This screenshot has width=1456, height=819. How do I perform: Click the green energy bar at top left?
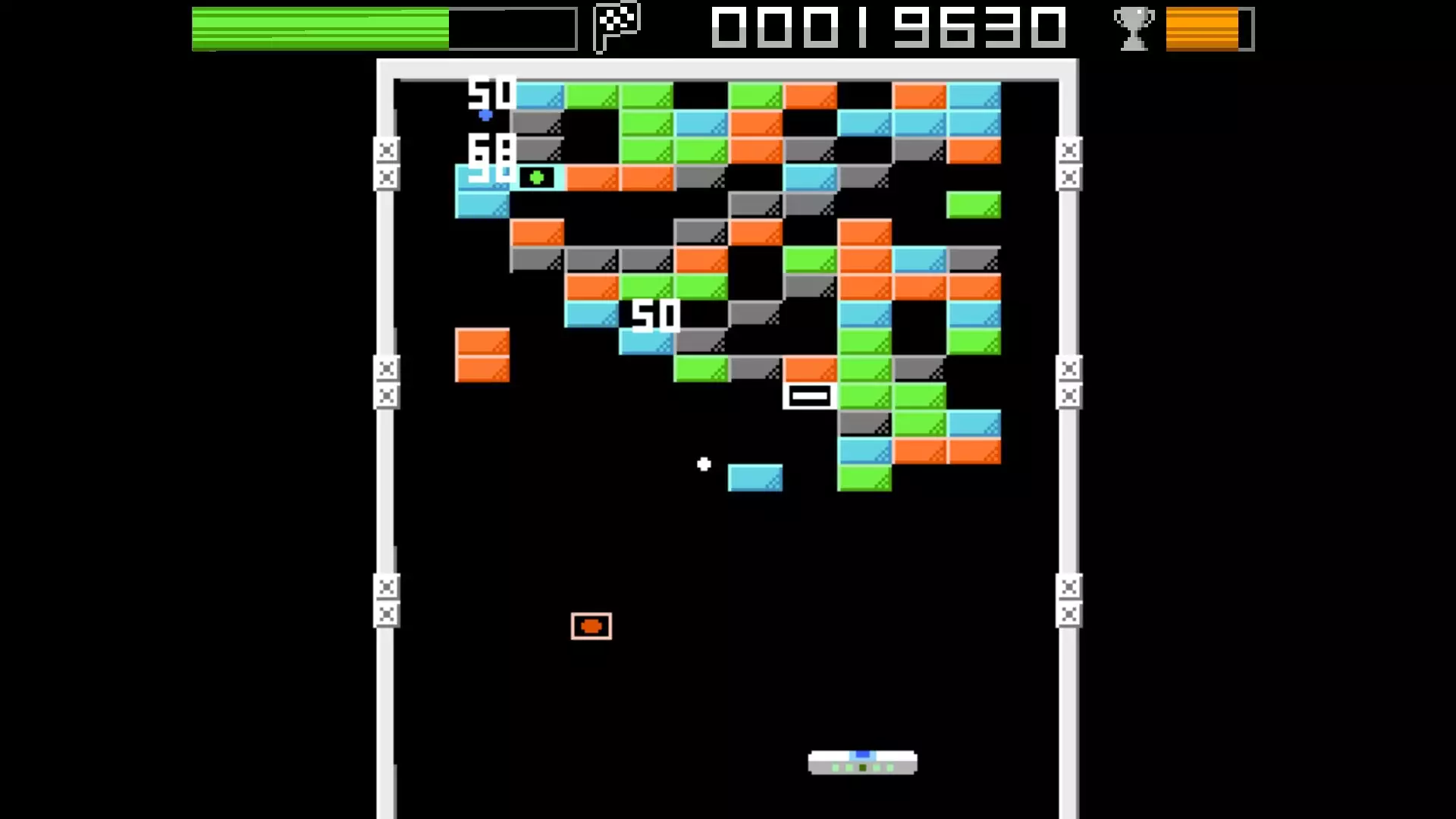318,29
